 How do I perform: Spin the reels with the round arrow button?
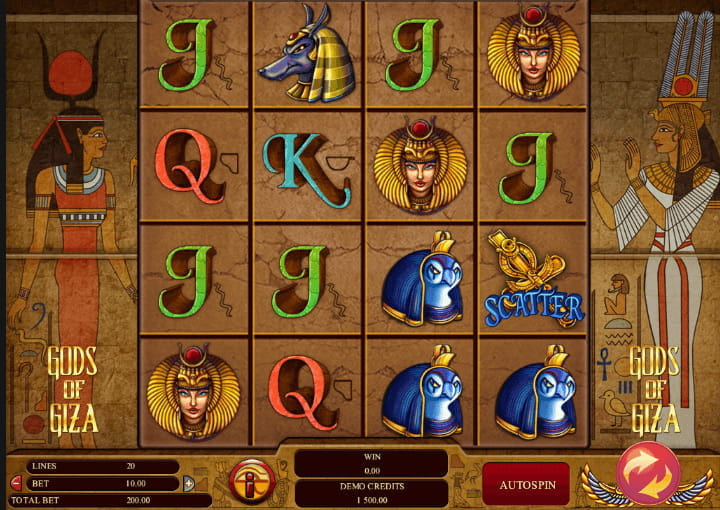coord(648,472)
